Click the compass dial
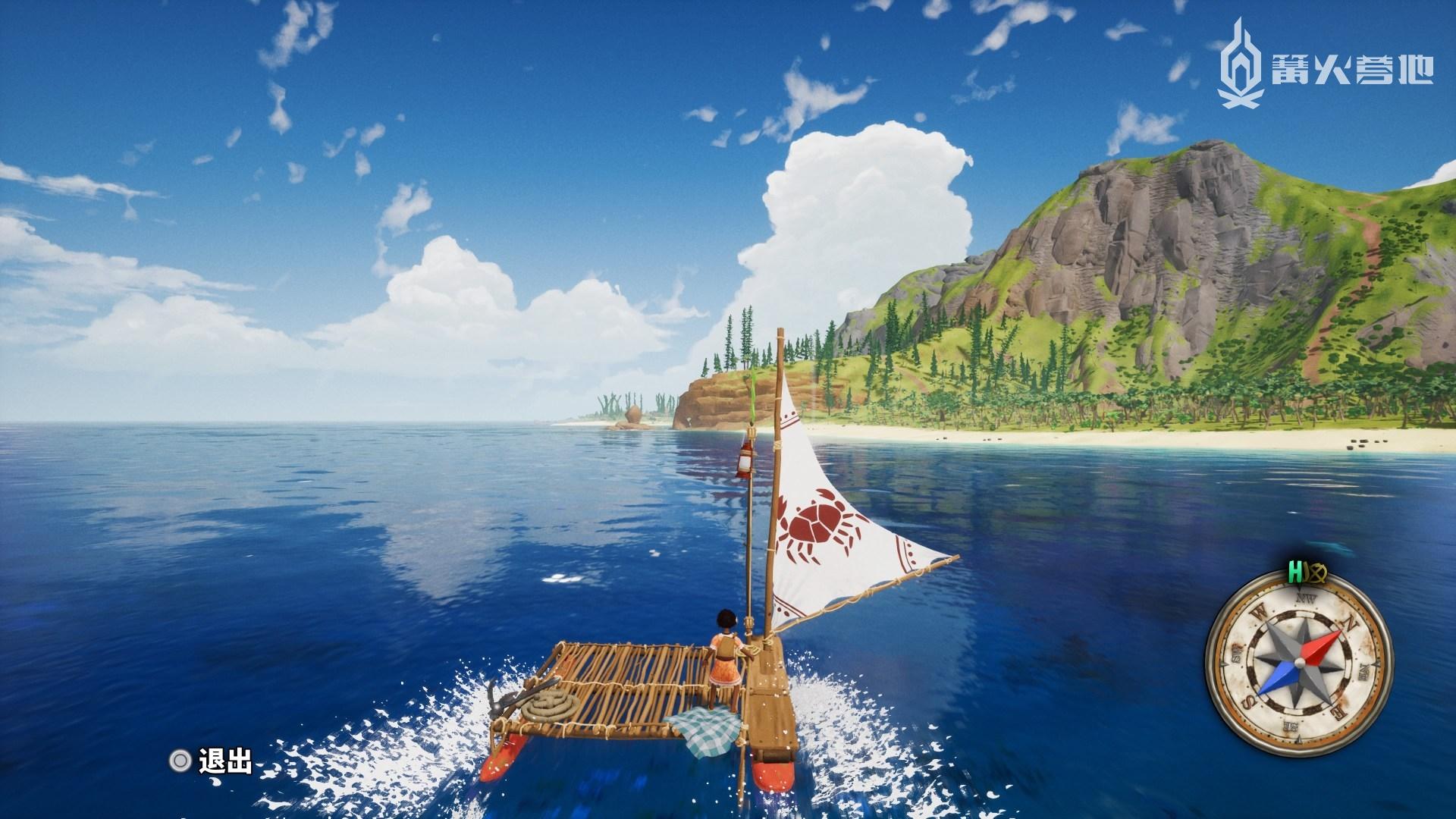Image resolution: width=1456 pixels, height=819 pixels. [x=1298, y=661]
